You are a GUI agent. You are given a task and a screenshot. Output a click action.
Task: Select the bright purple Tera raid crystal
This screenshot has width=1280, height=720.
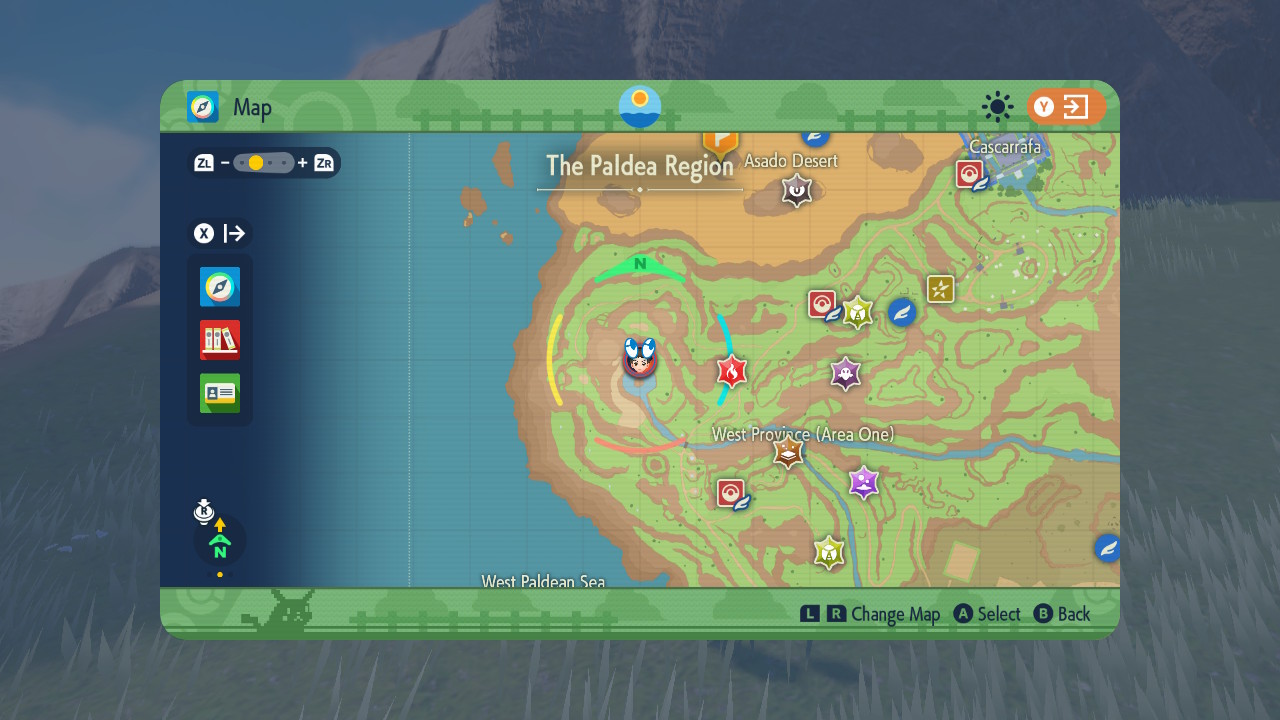click(x=863, y=483)
